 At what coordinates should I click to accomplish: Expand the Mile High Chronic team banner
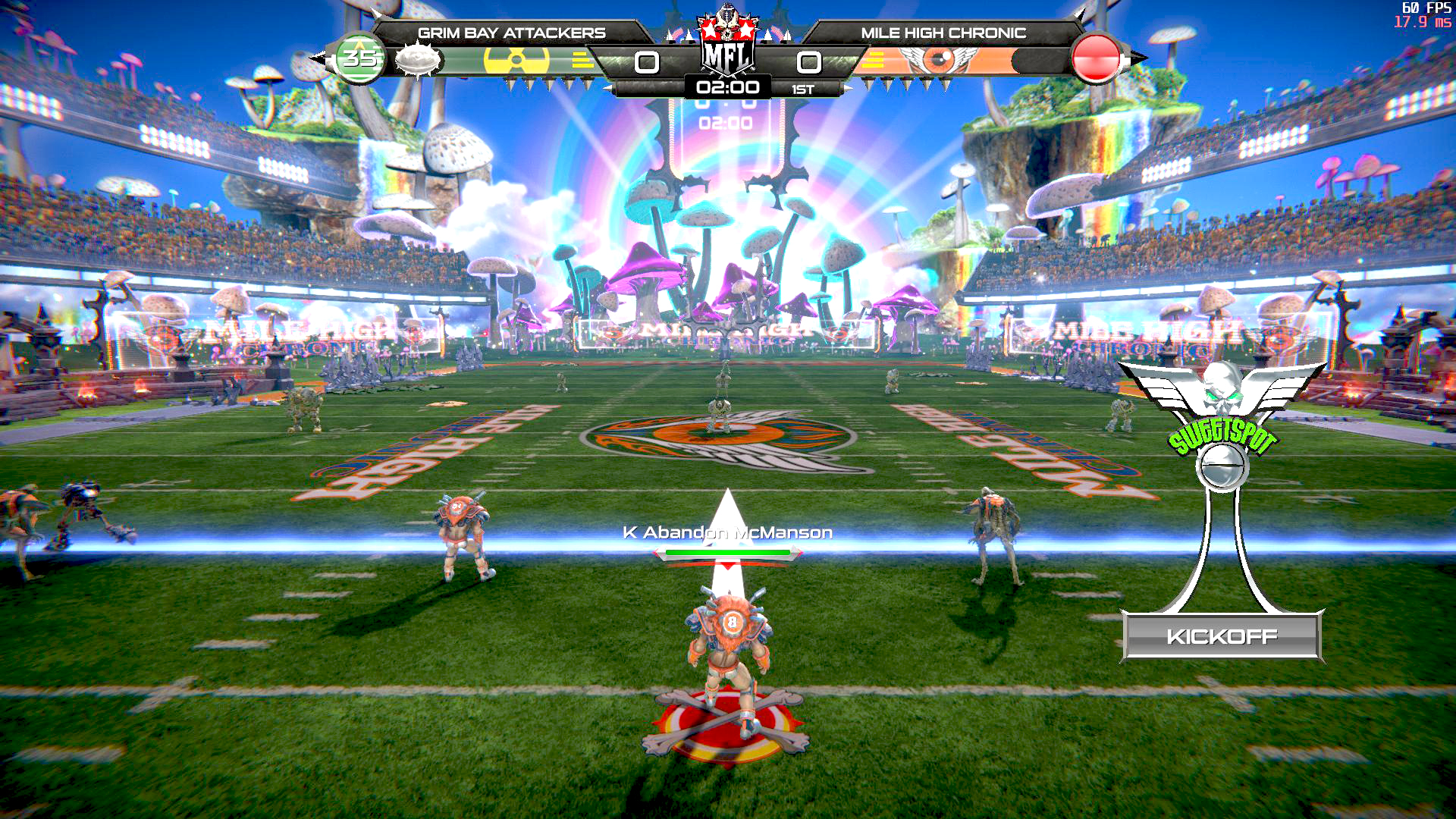pyautogui.click(x=943, y=33)
